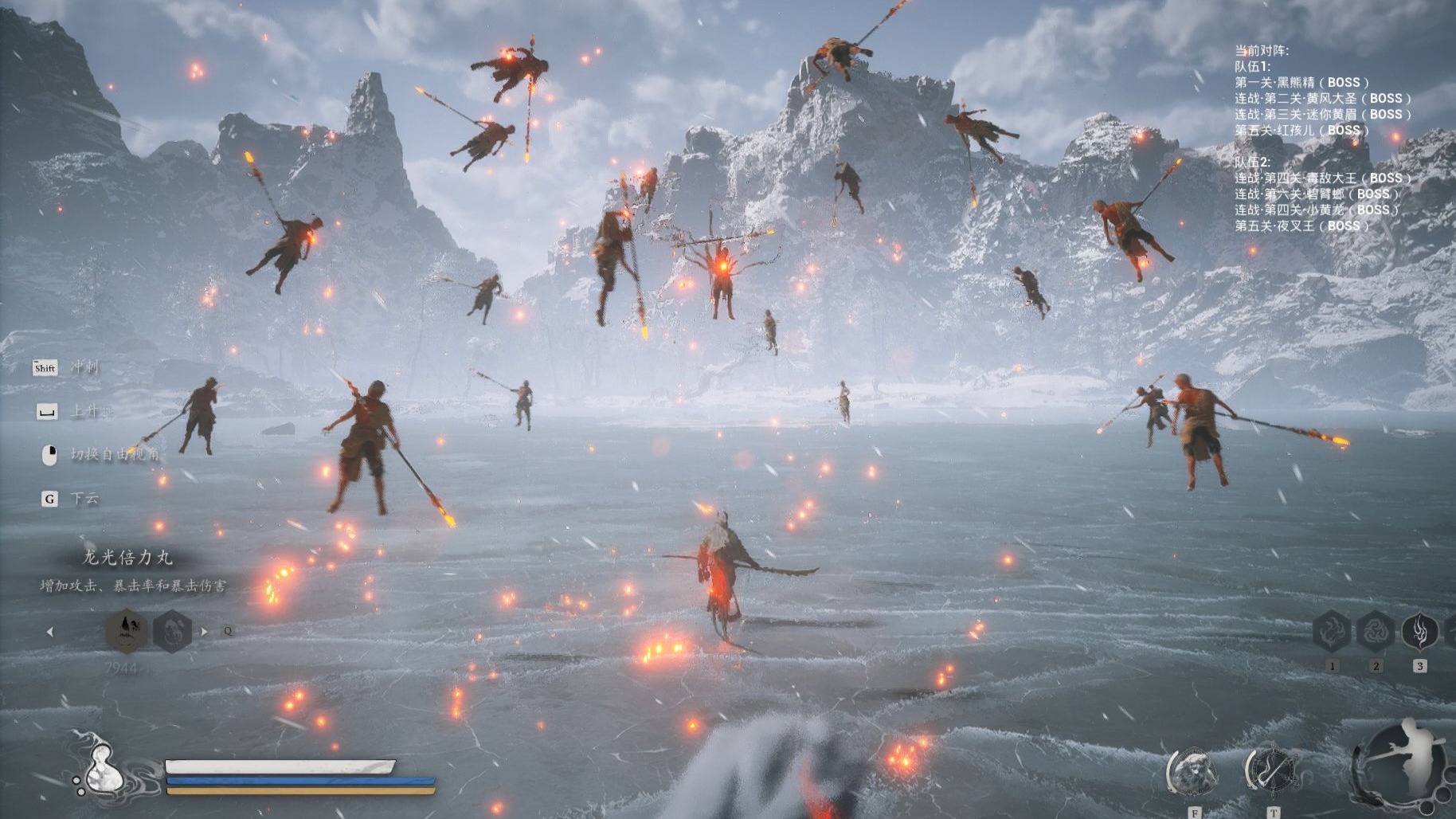
Task: Select the 龙光倍力丸 pill item slot
Action: (x=127, y=631)
